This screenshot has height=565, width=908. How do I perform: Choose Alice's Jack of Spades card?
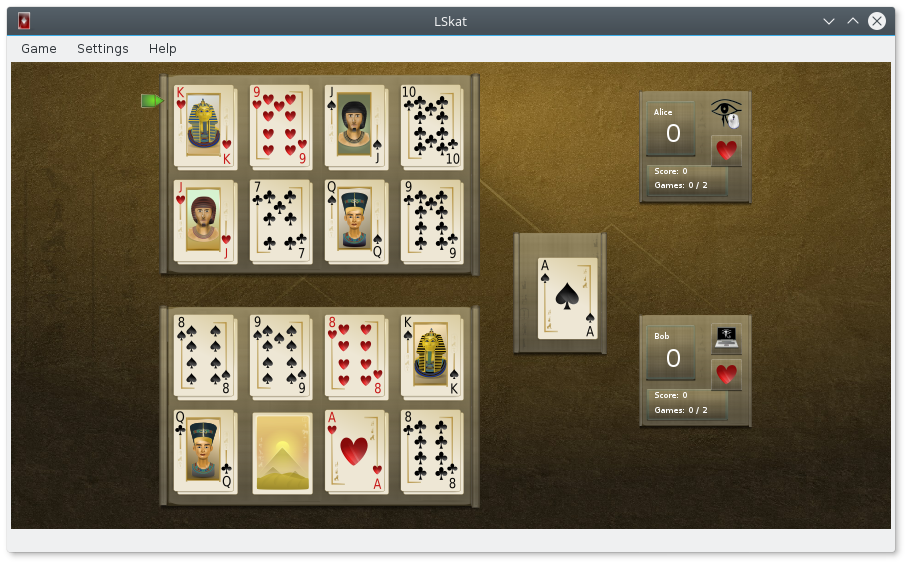[x=356, y=126]
